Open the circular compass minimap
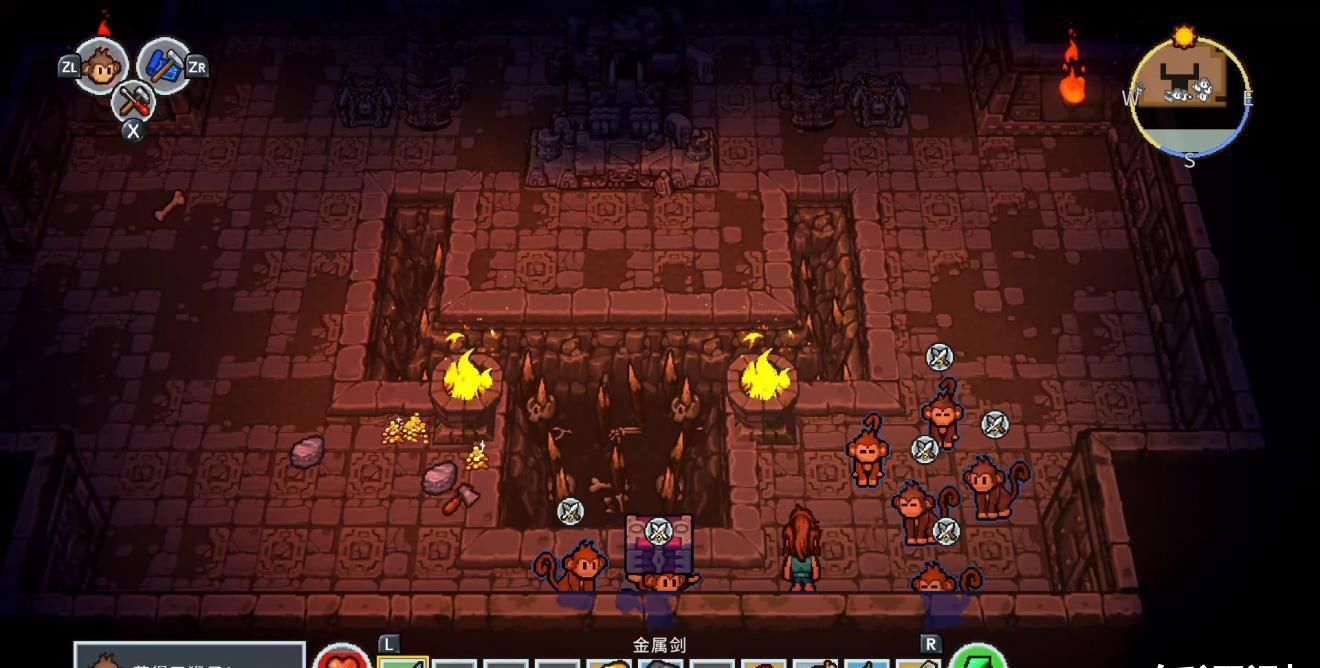The height and width of the screenshot is (668, 1320). [x=1188, y=97]
